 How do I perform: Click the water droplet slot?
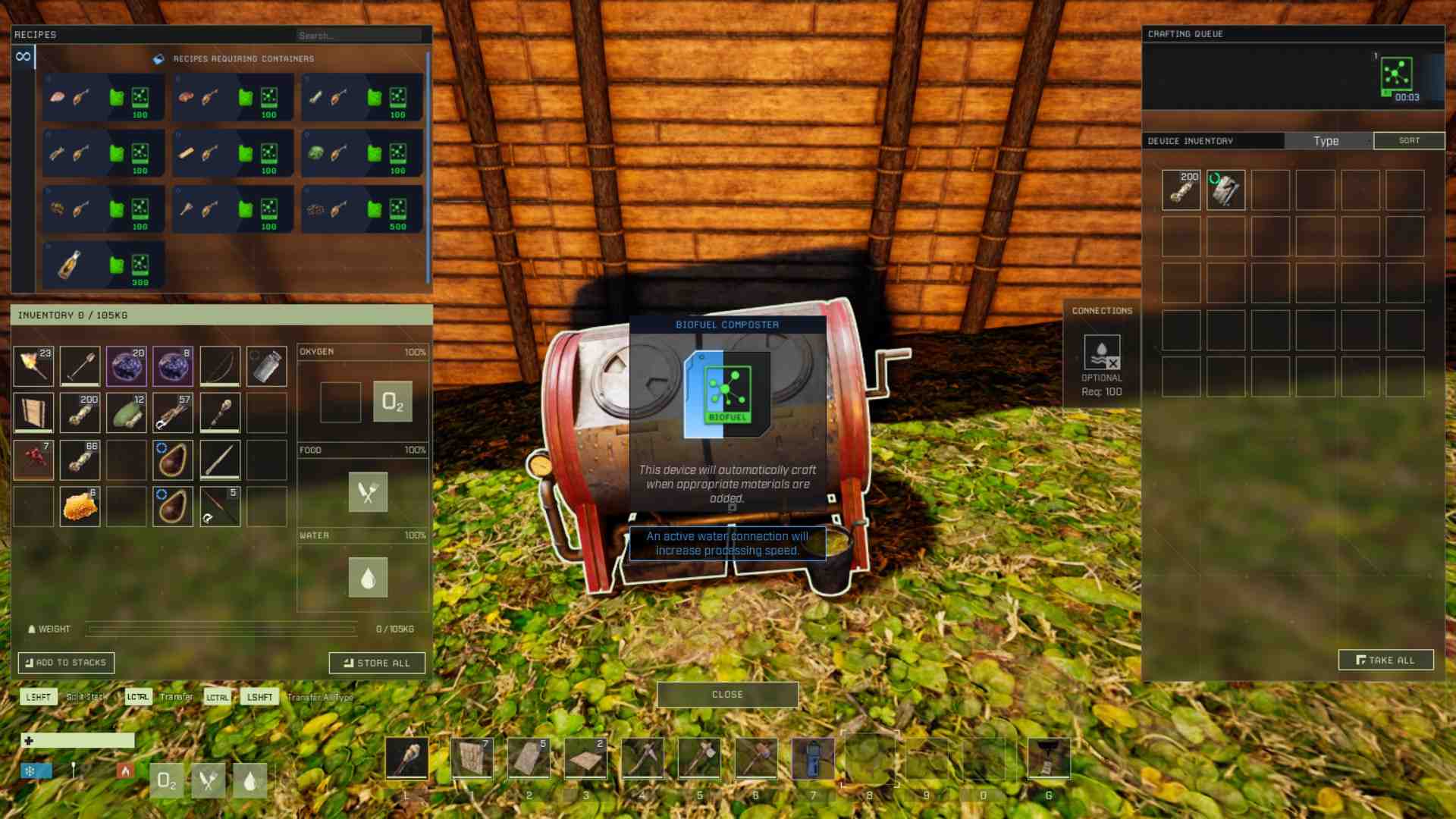click(x=368, y=578)
